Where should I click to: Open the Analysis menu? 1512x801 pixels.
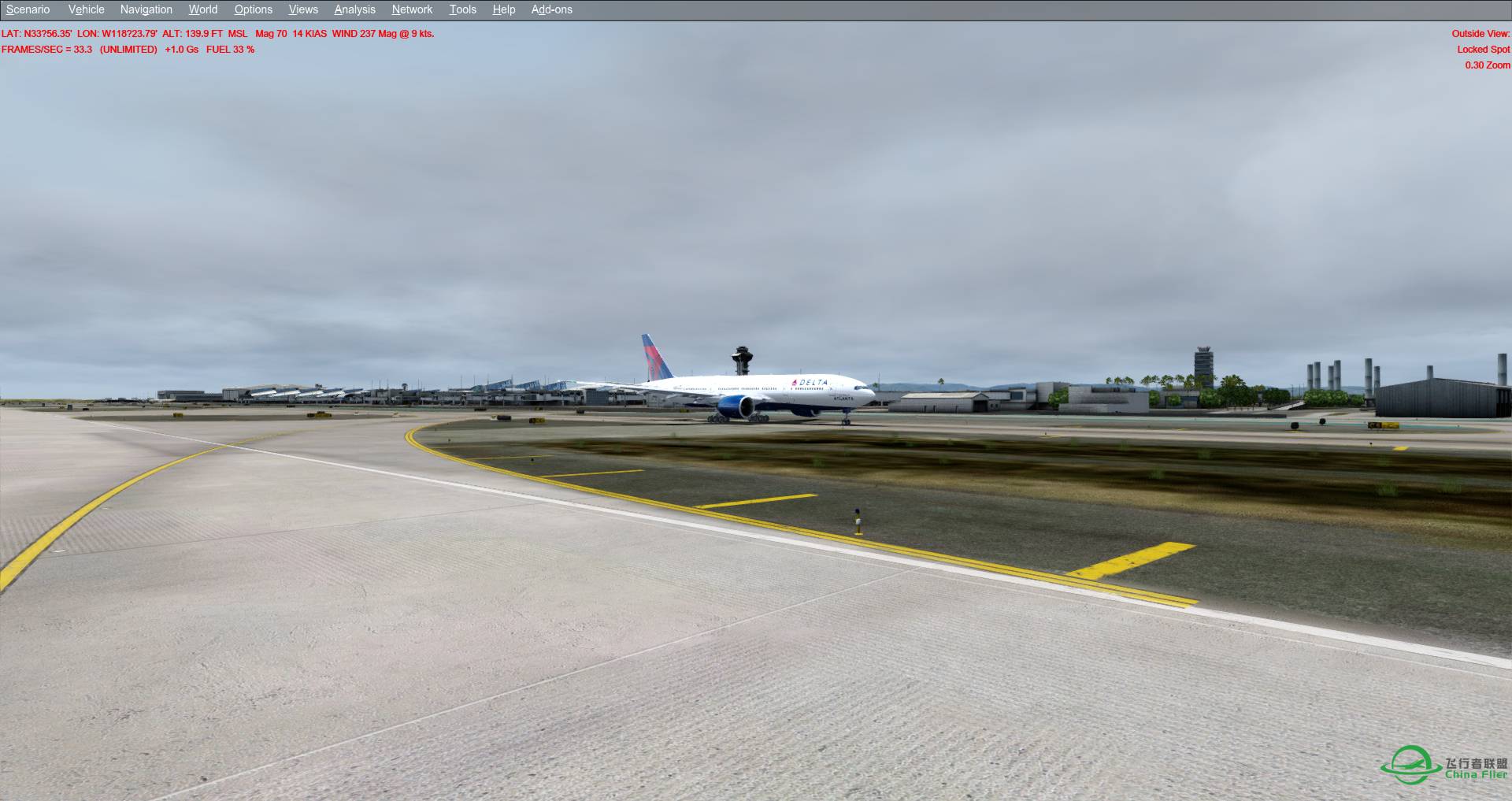[354, 9]
